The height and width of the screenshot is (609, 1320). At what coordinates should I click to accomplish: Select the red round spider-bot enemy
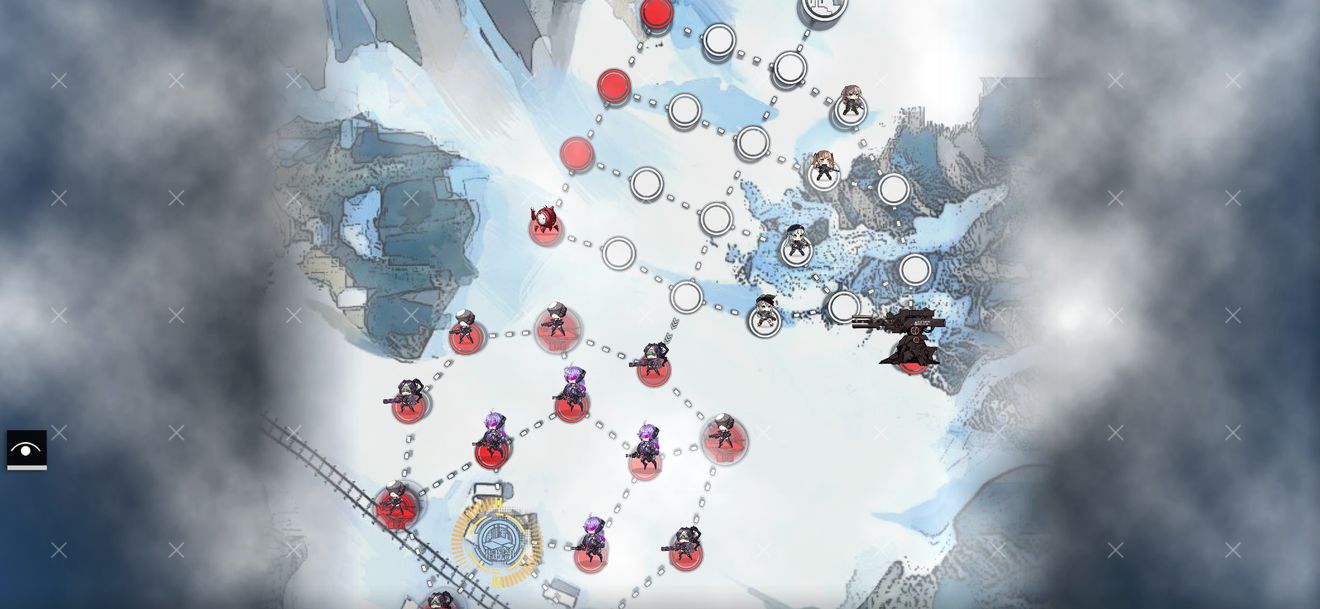(x=545, y=223)
